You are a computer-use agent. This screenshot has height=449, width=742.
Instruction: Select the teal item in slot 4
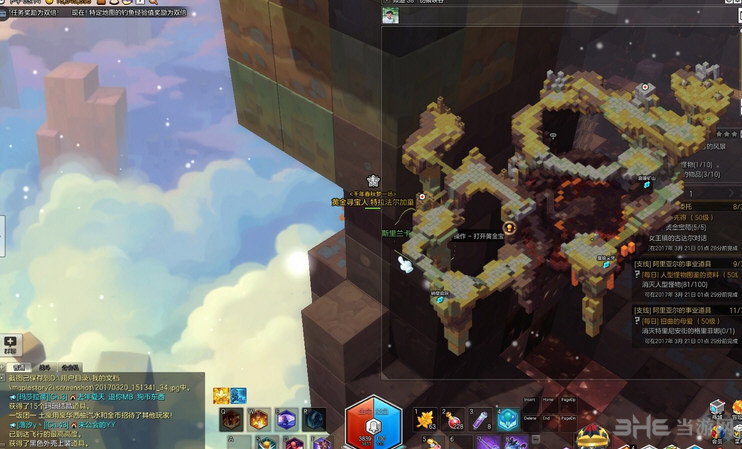point(508,420)
